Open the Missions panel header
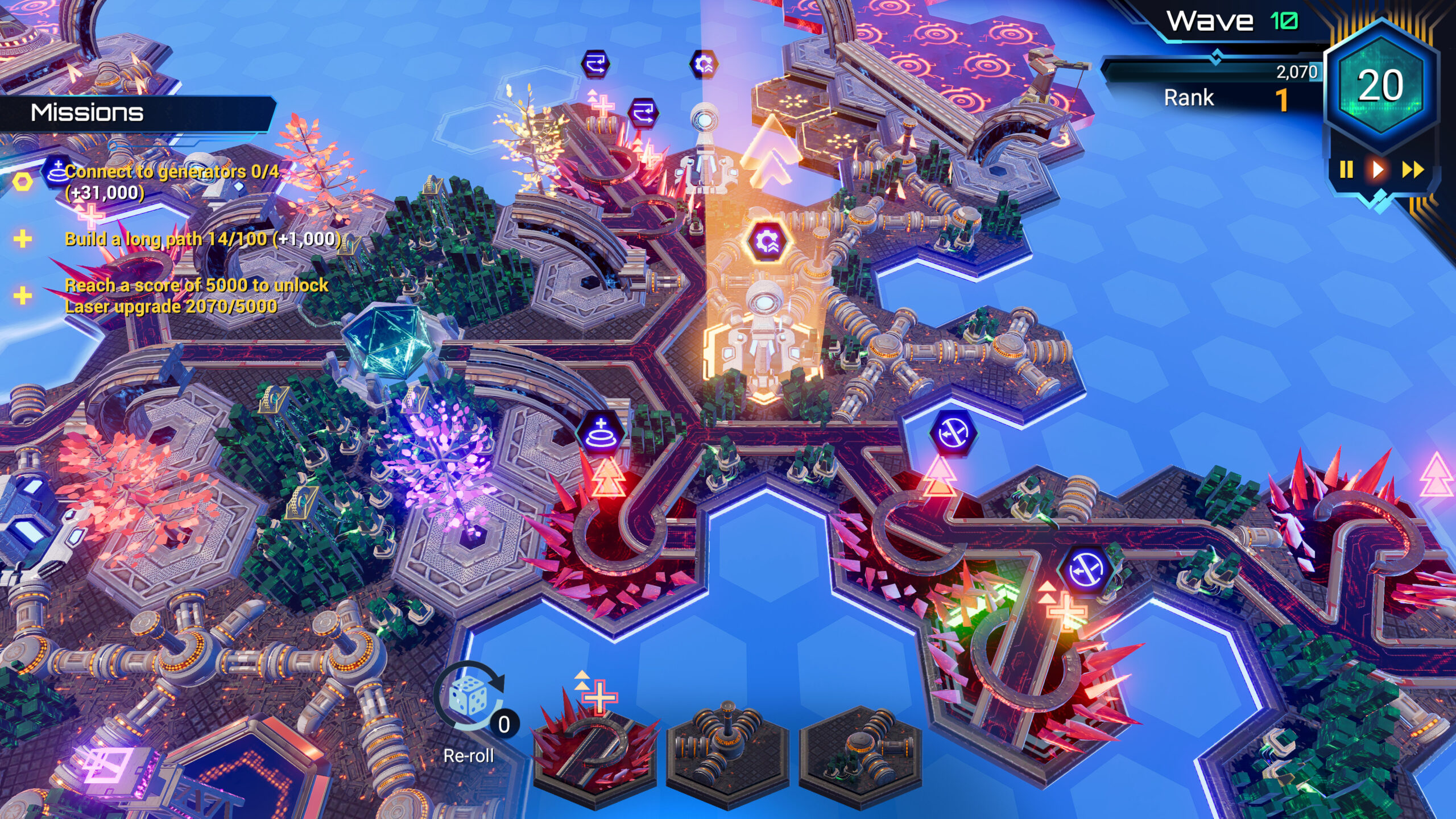Image resolution: width=1456 pixels, height=819 pixels. [x=85, y=112]
